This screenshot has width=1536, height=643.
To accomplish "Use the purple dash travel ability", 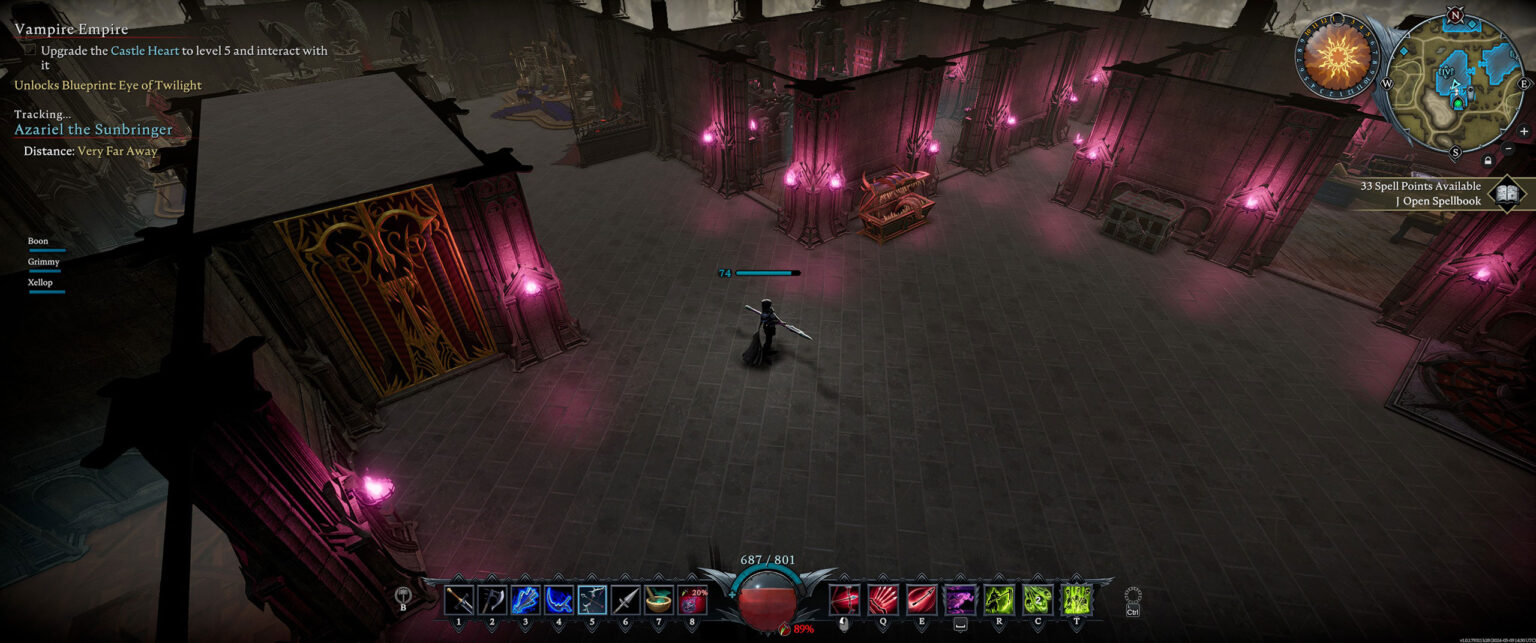I will coord(960,600).
